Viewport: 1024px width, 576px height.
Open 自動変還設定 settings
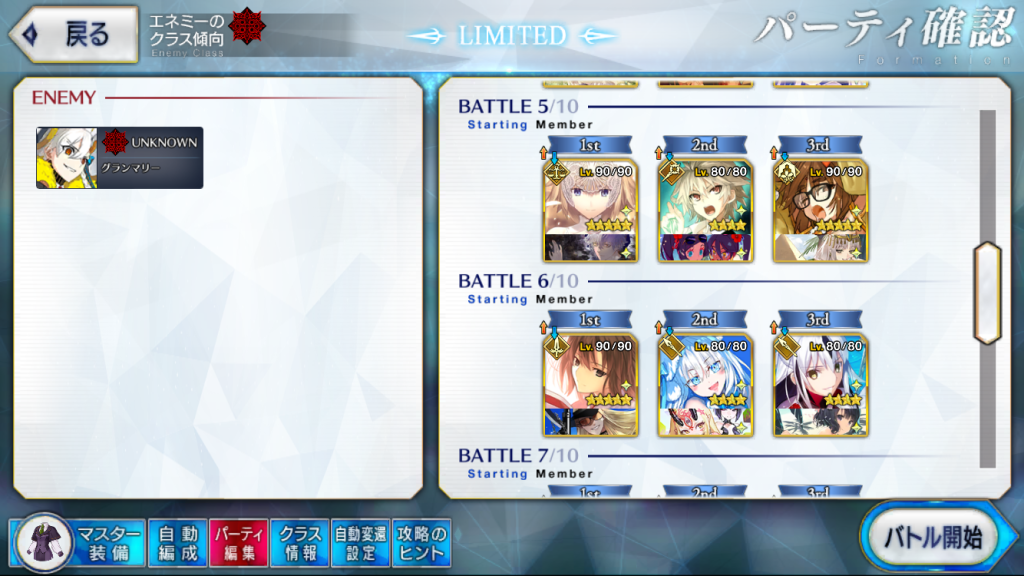point(360,543)
